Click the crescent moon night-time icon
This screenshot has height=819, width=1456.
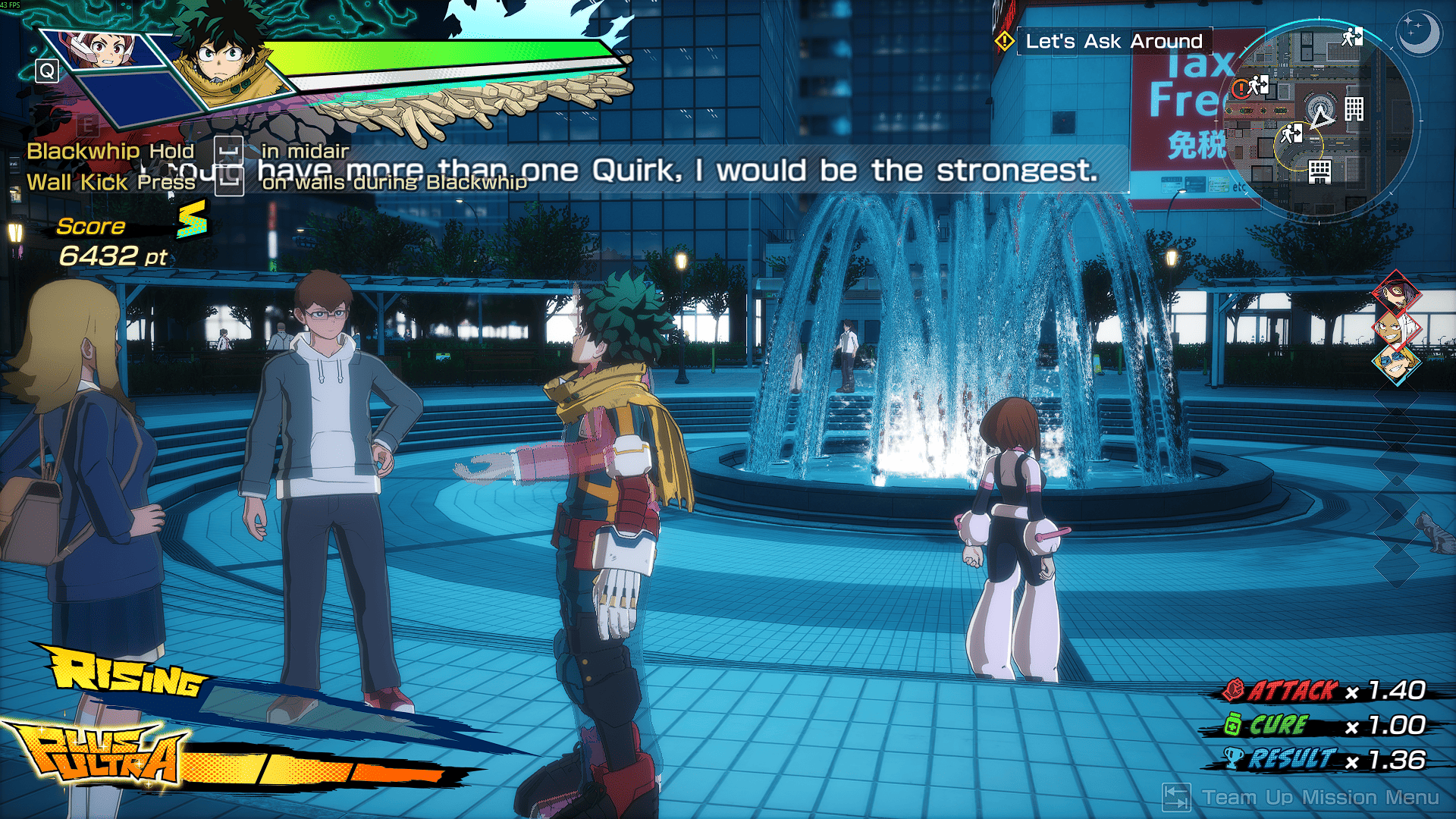point(1418,33)
